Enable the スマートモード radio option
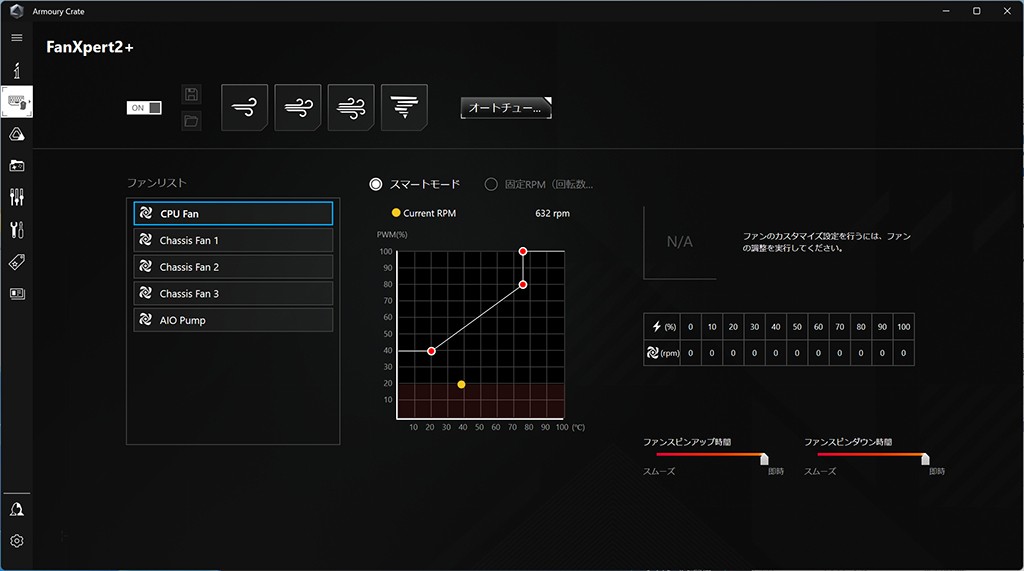The height and width of the screenshot is (571, 1024). click(x=376, y=184)
